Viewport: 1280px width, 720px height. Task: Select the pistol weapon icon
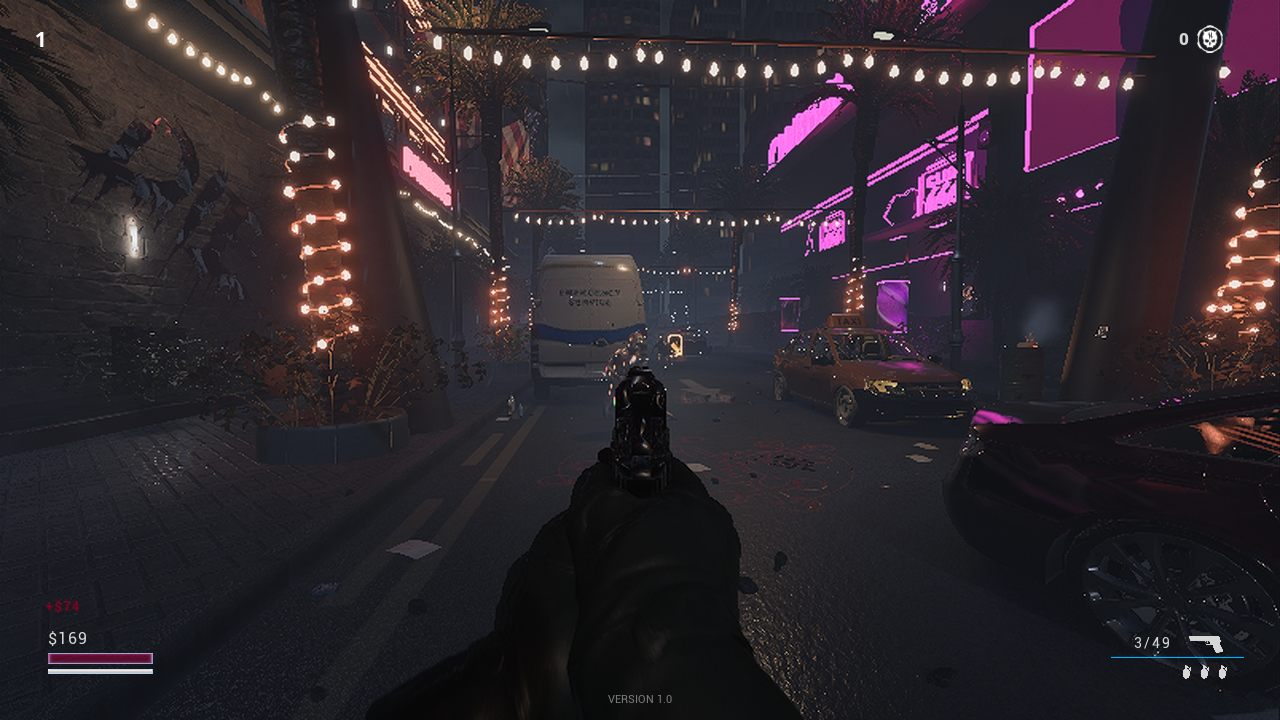point(1206,643)
